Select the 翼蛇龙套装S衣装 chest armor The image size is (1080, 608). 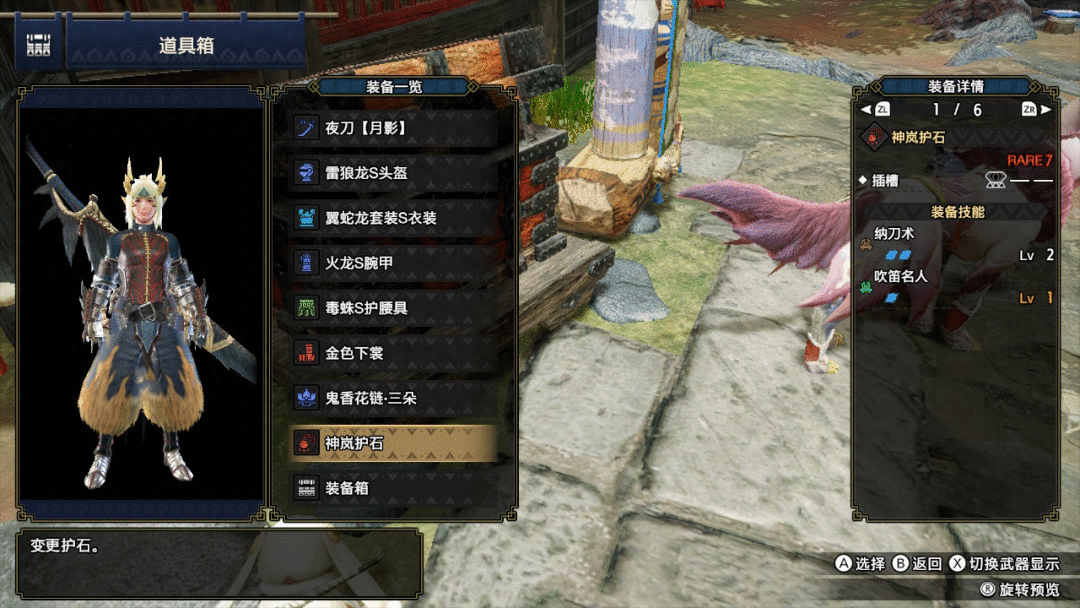(x=394, y=218)
